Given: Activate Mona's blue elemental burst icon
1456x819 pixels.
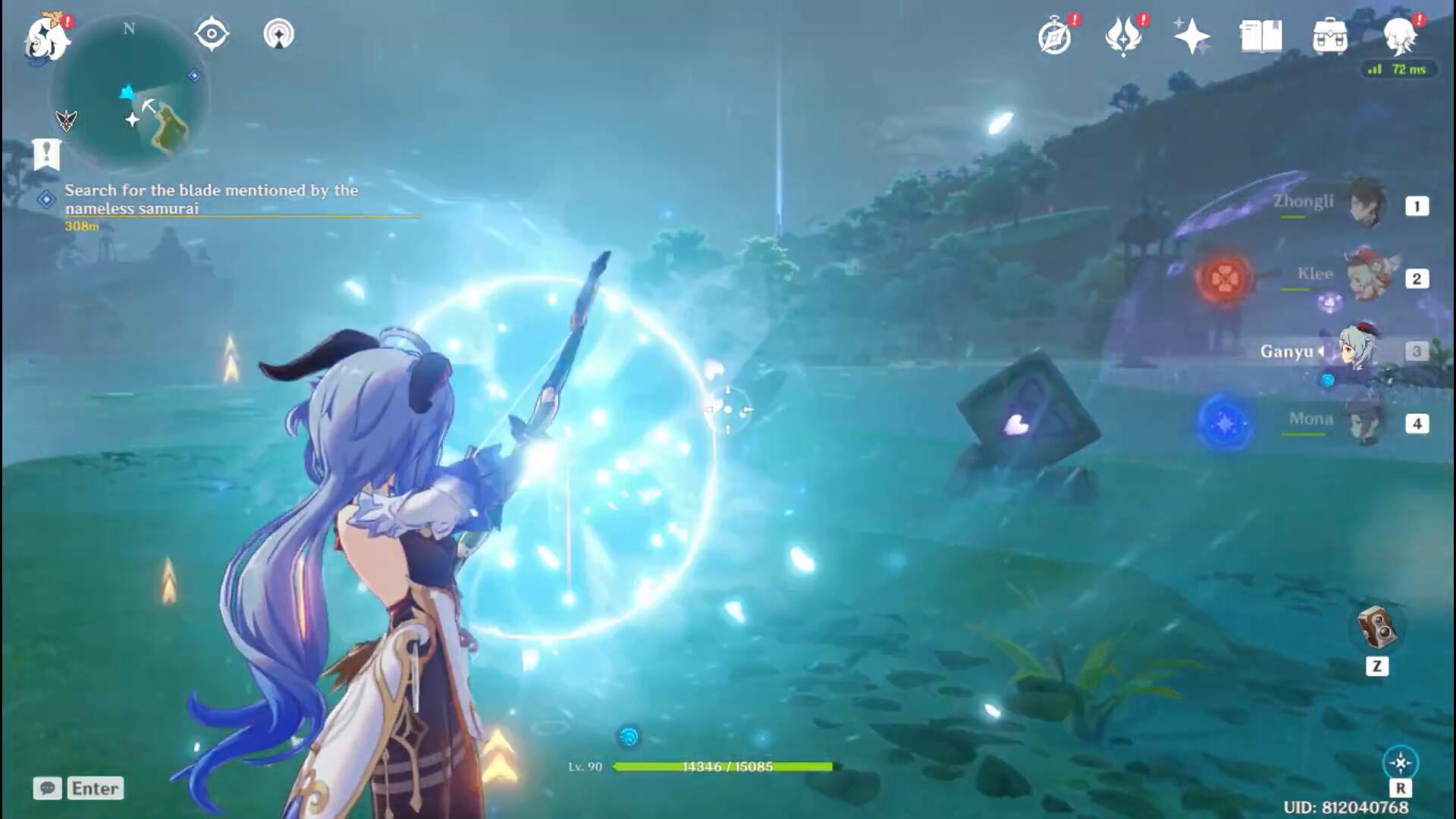Looking at the screenshot, I should (x=1223, y=423).
